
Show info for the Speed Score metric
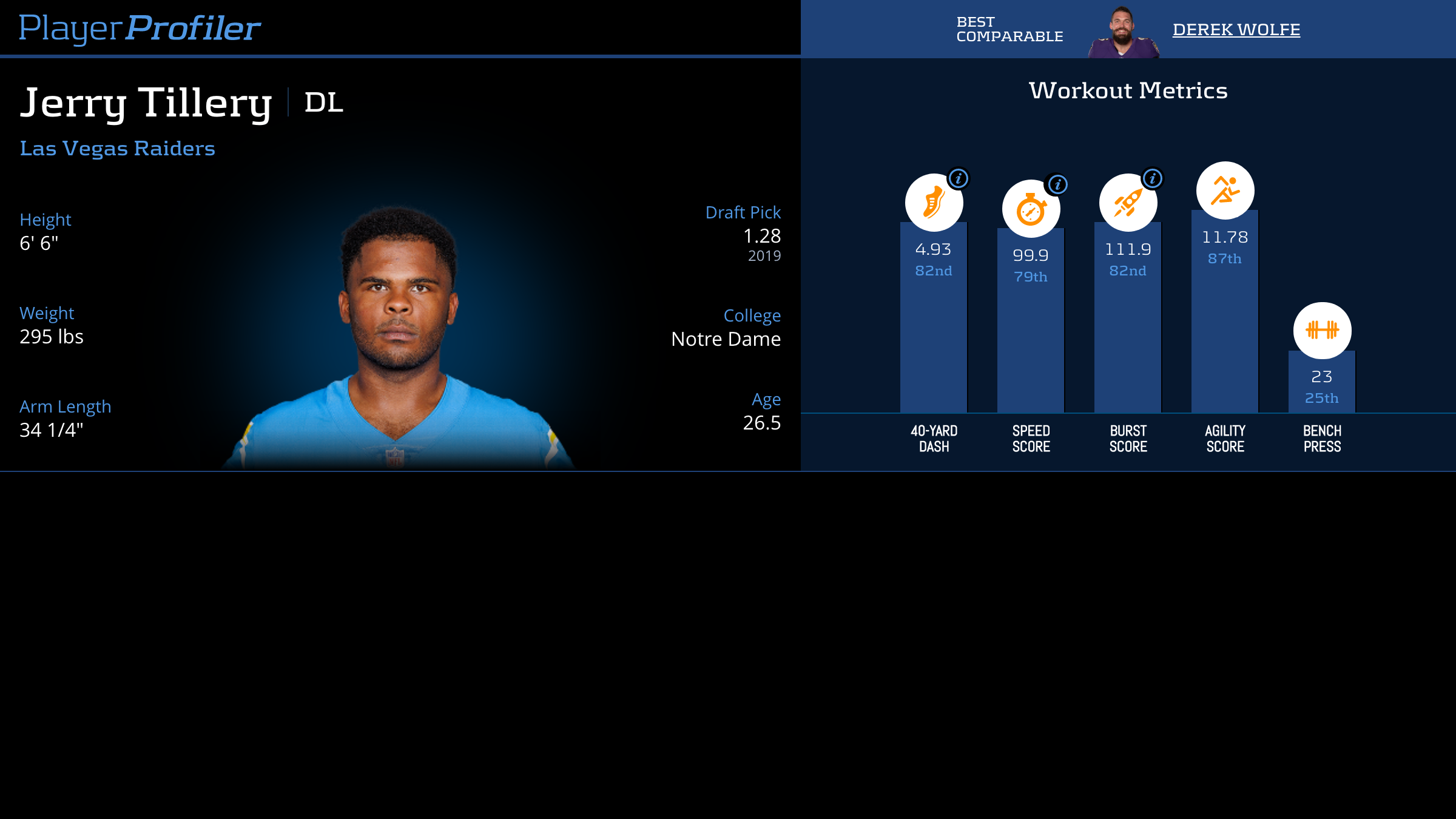pyautogui.click(x=1057, y=184)
